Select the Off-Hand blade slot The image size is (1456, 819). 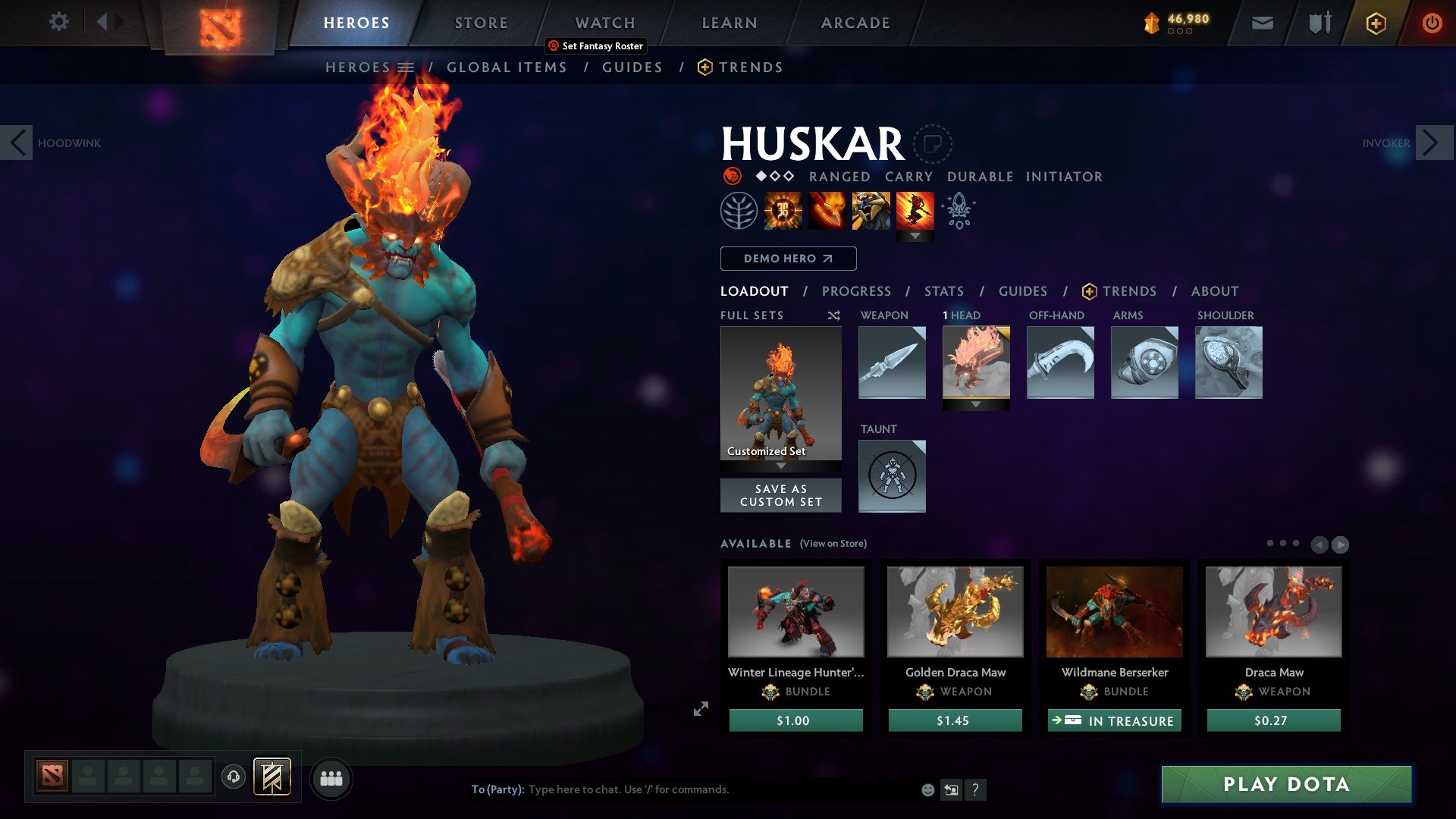tap(1060, 362)
